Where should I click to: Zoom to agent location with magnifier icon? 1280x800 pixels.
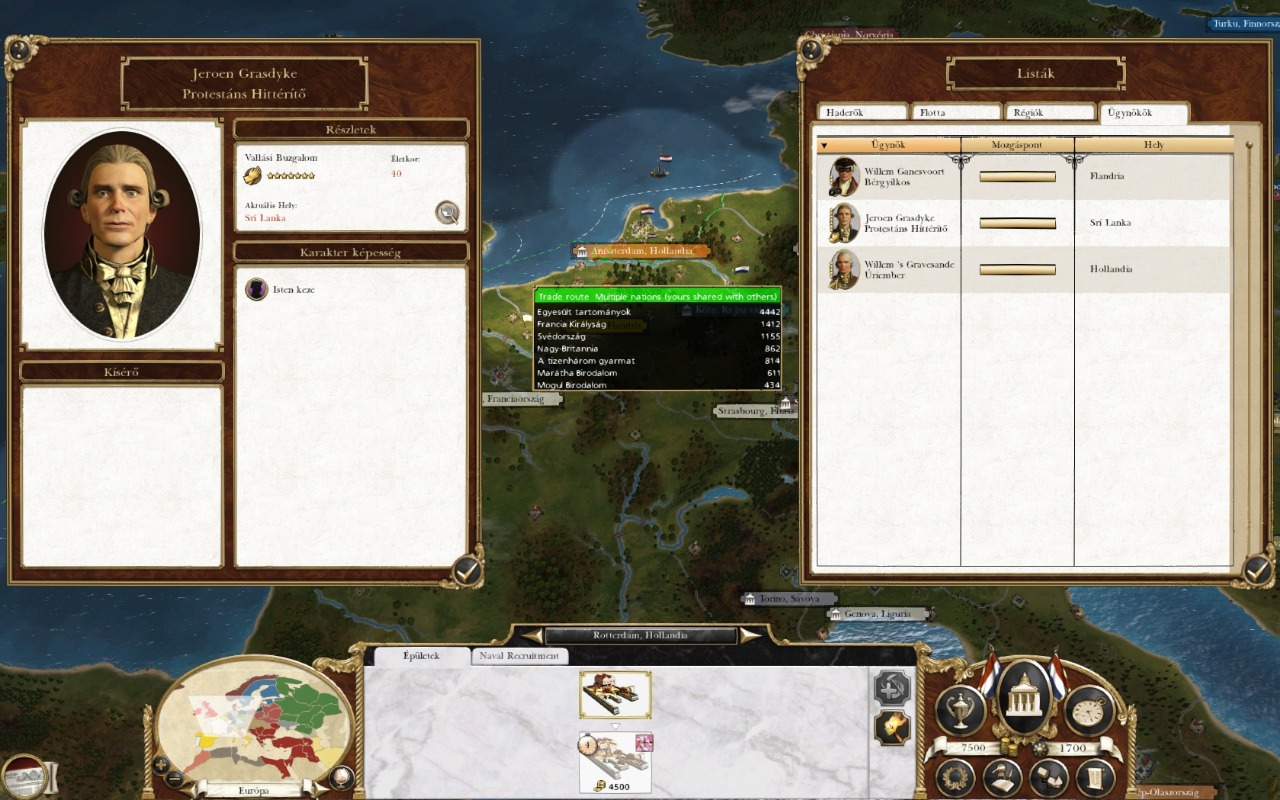[x=447, y=212]
